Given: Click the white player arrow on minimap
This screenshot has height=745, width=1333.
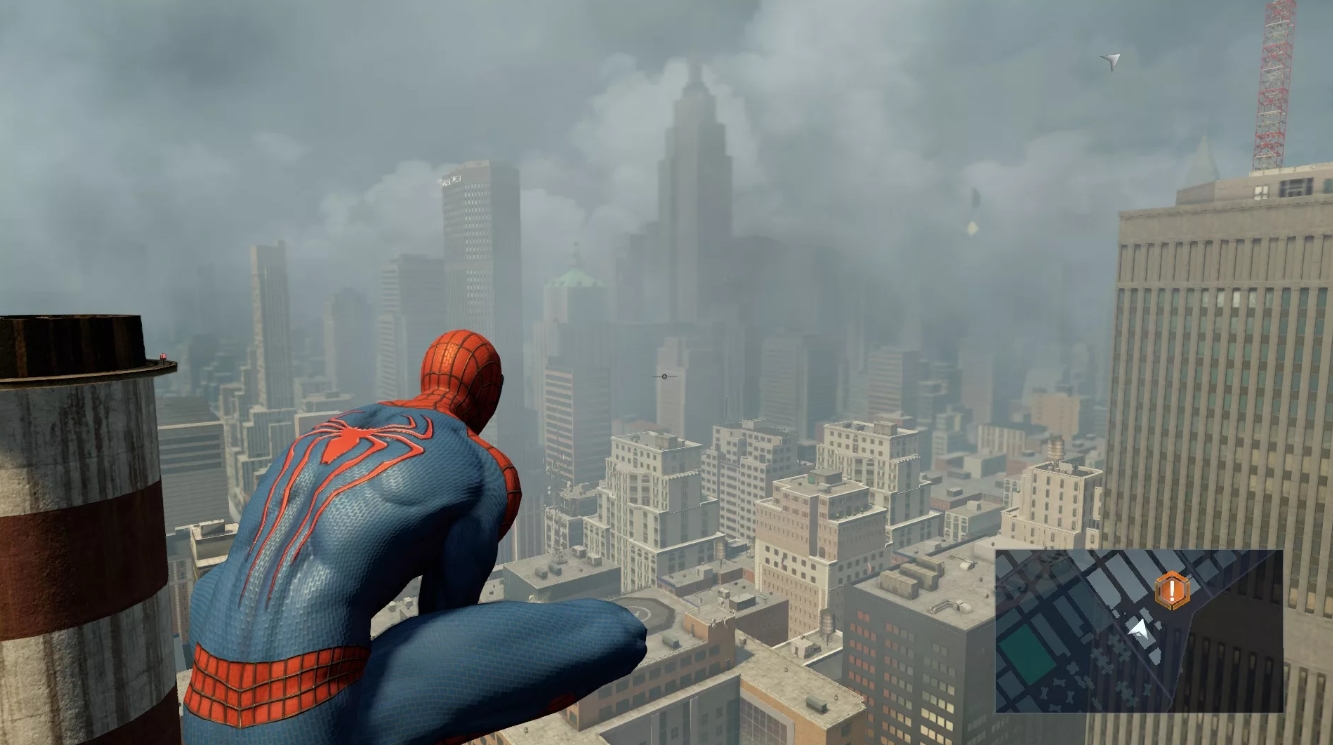Looking at the screenshot, I should click(1138, 629).
